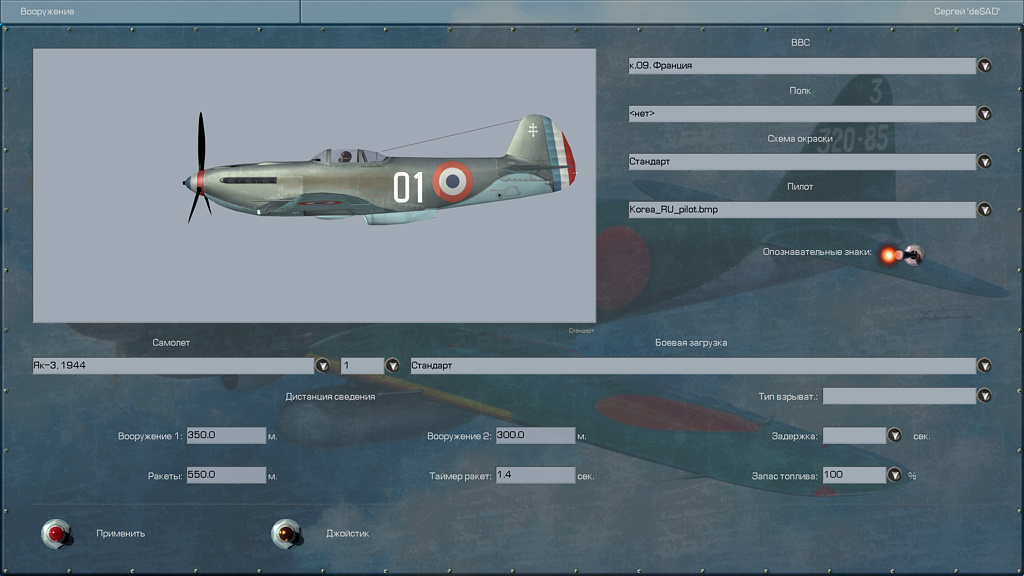Open the Боевая загрузка loadout dropdown
1024x576 pixels.
pyautogui.click(x=984, y=366)
